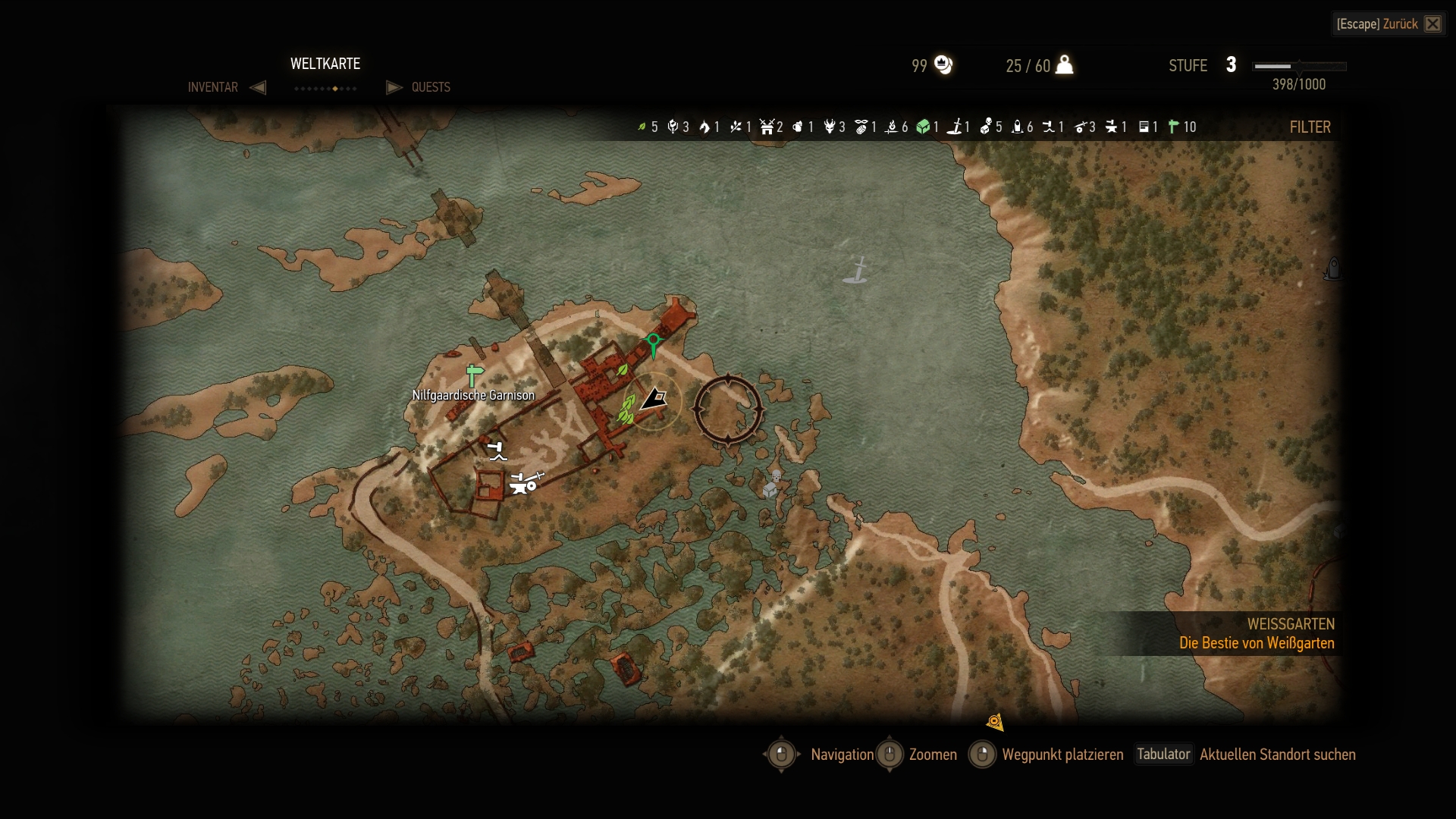Switch to the Quests panel

click(430, 87)
